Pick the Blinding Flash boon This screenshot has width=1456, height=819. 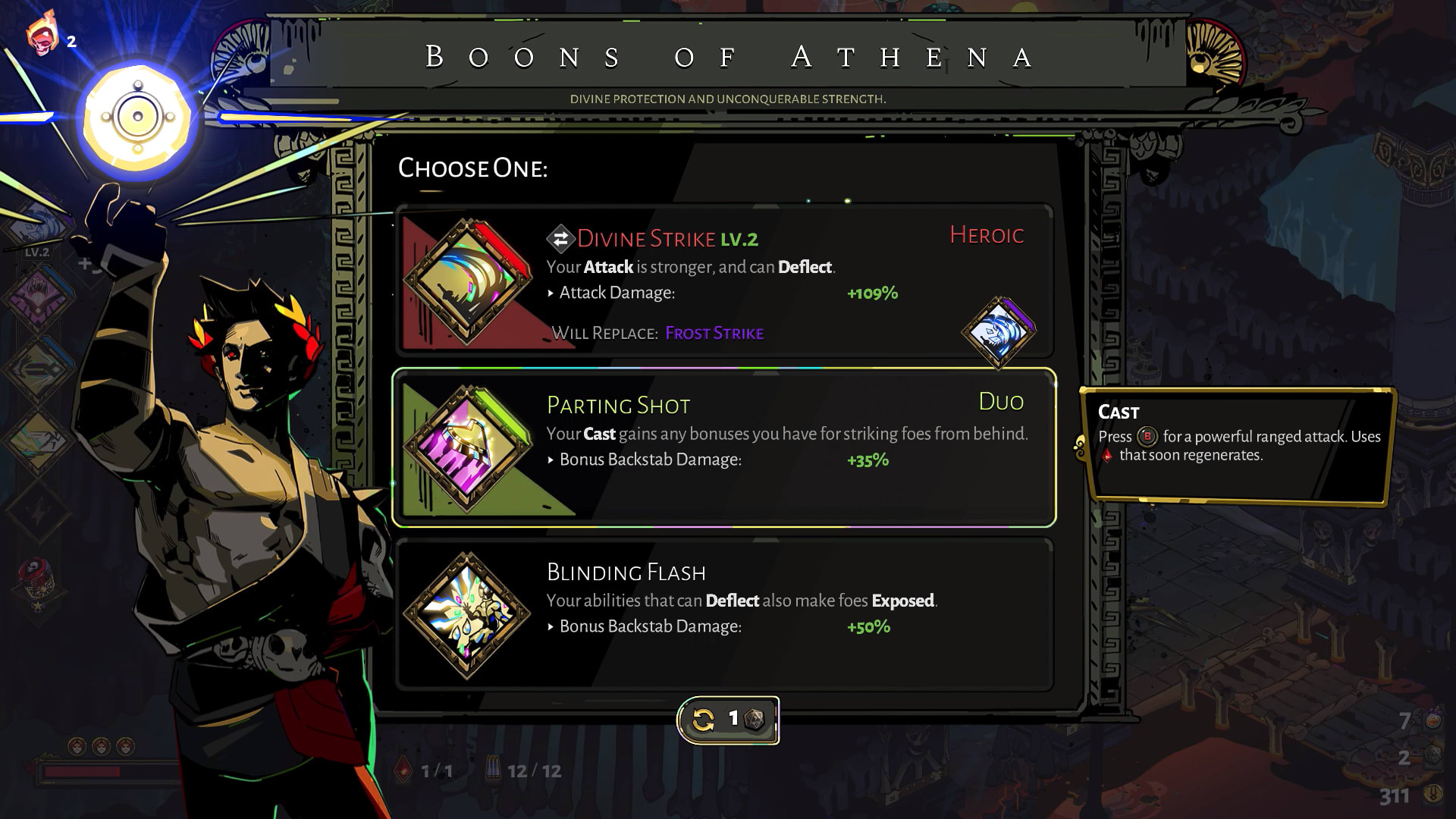click(724, 614)
